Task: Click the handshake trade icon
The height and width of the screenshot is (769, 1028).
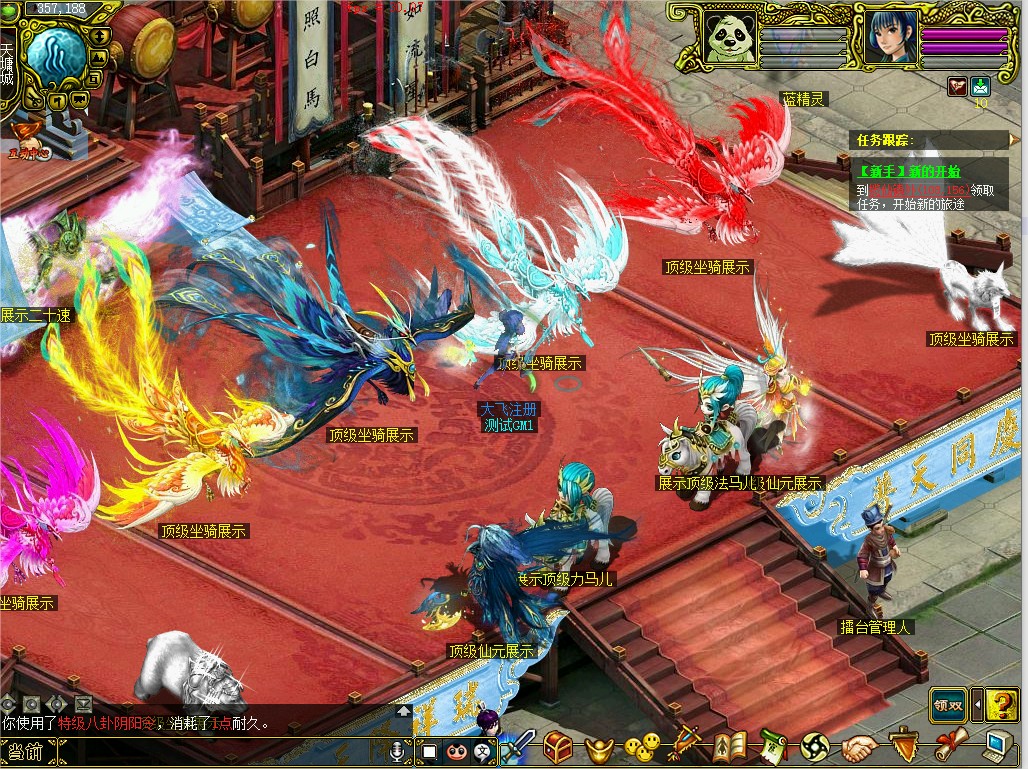Action: click(858, 746)
